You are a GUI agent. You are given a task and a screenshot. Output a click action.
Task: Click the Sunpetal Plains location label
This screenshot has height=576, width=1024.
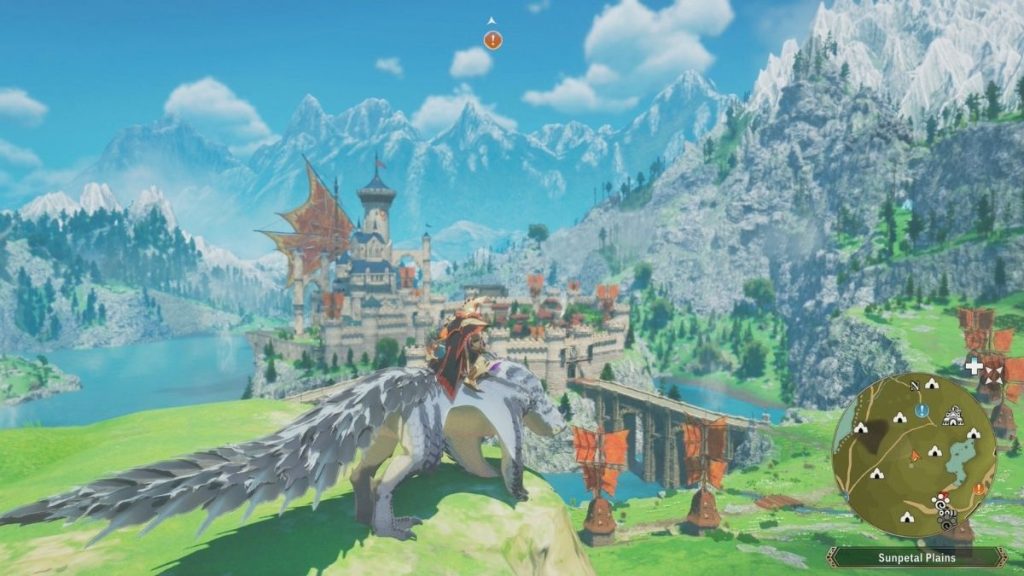point(916,557)
